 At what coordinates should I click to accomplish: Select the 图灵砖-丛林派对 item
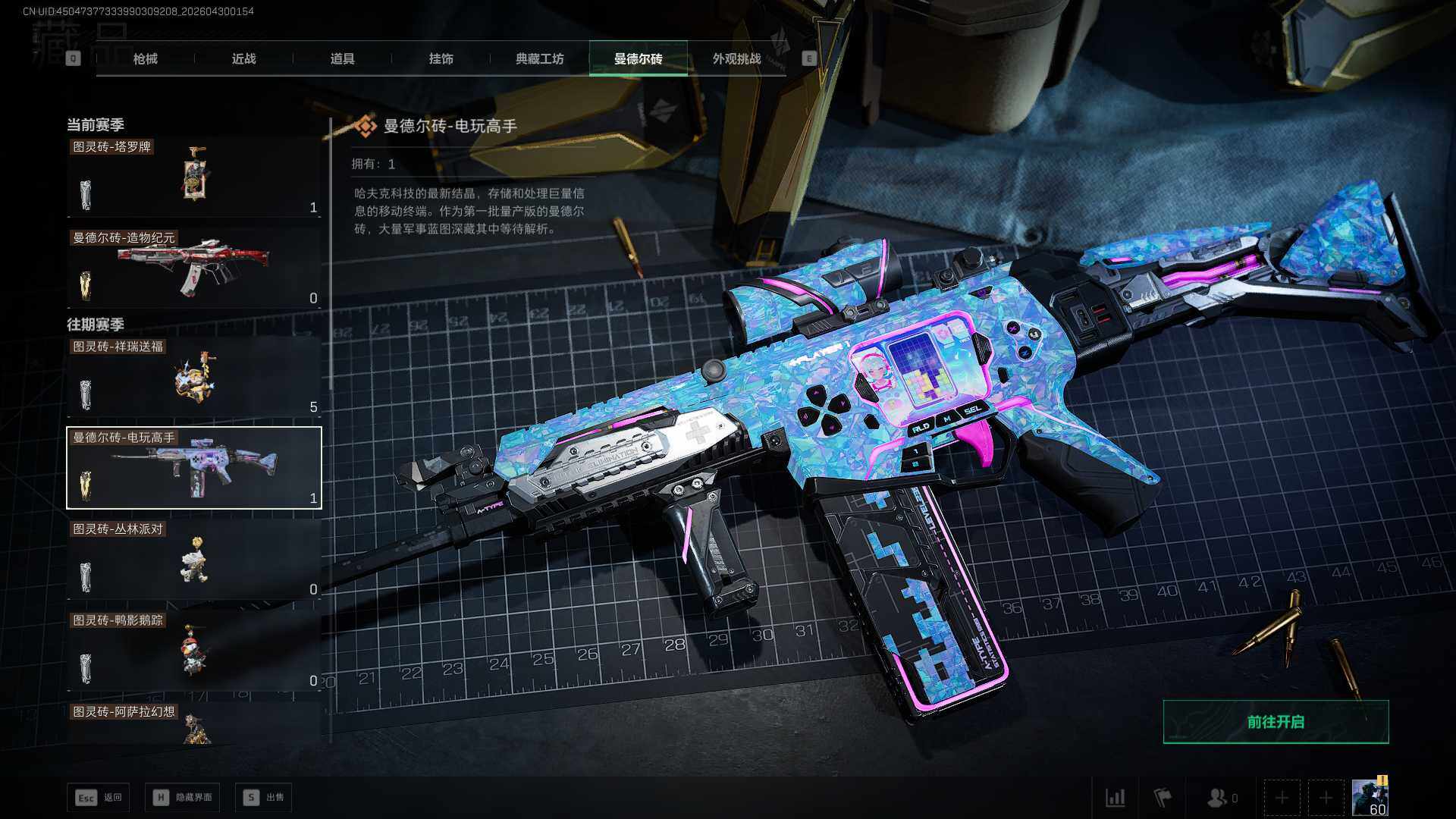[x=194, y=560]
